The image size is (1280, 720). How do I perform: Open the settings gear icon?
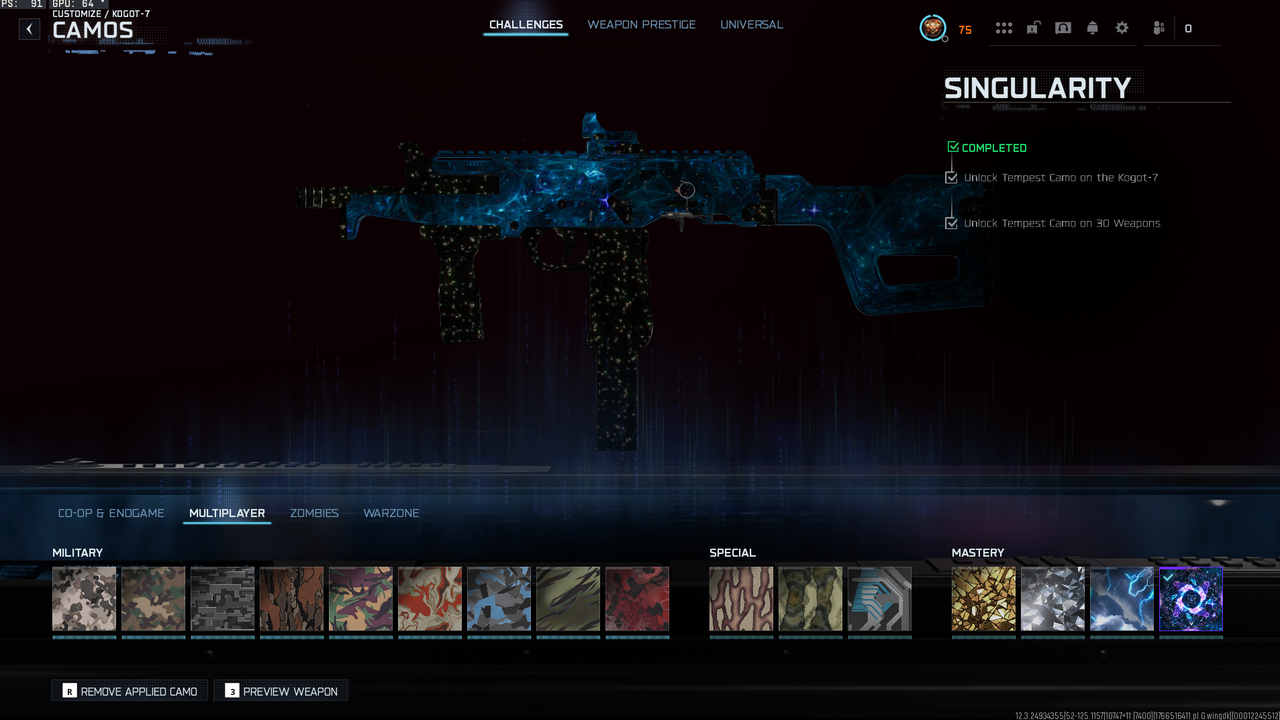[1122, 28]
